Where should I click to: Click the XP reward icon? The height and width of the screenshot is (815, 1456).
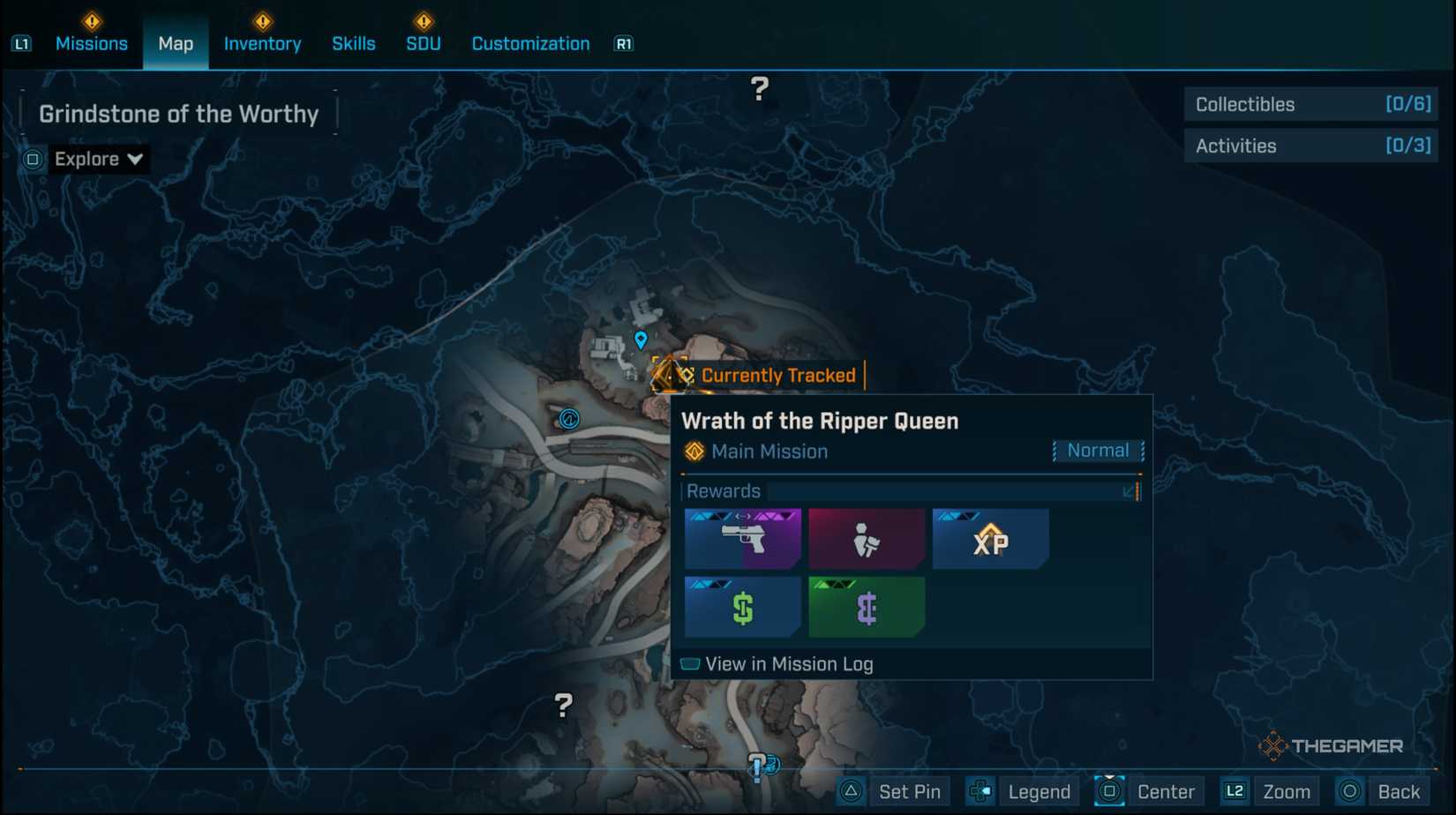point(989,538)
